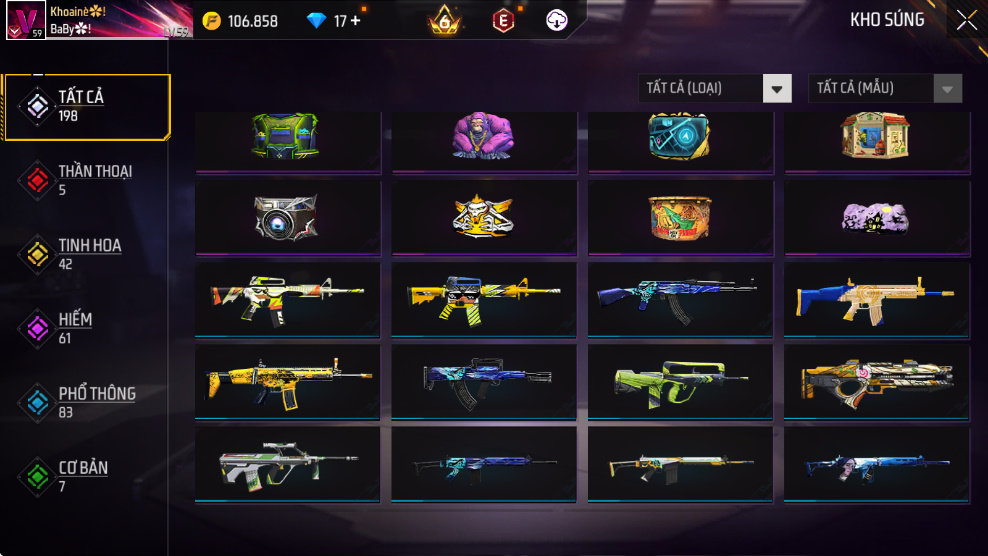
Task: Open the gold crown rank badge
Action: click(445, 20)
